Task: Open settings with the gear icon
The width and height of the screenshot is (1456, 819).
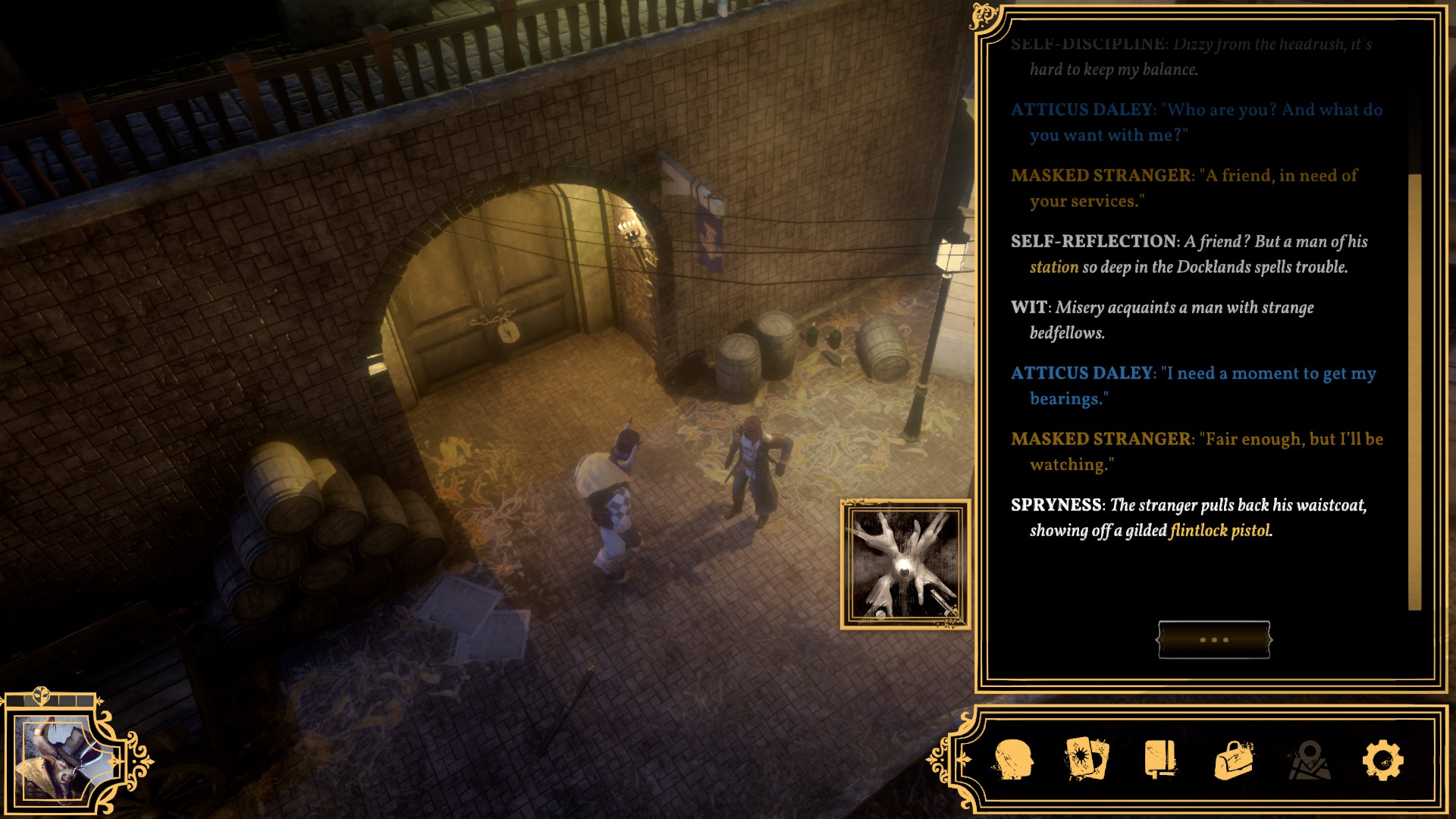Action: 1382,760
